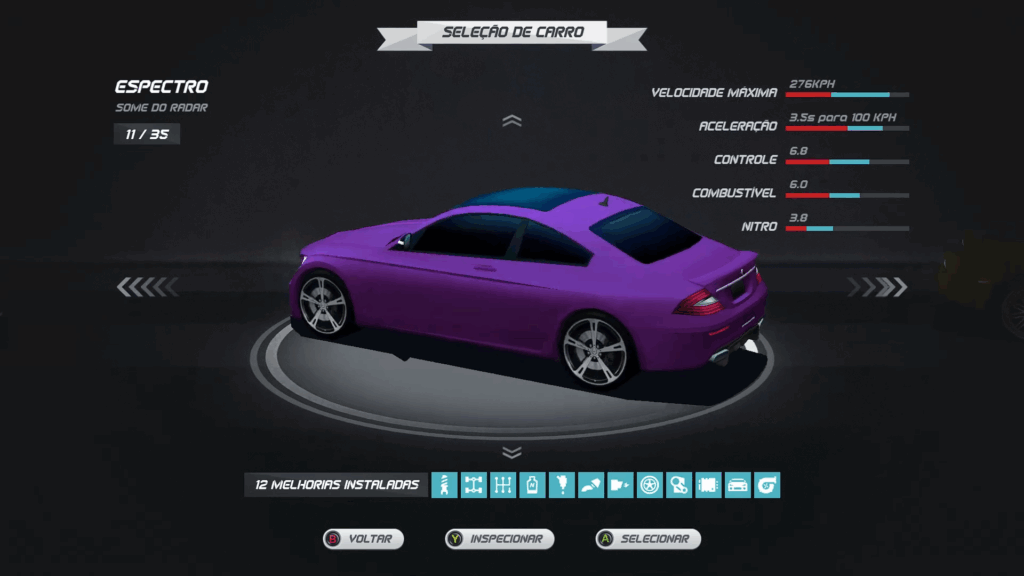The width and height of the screenshot is (1024, 576).
Task: Select the suspension spring upgrade icon
Action: tap(444, 486)
